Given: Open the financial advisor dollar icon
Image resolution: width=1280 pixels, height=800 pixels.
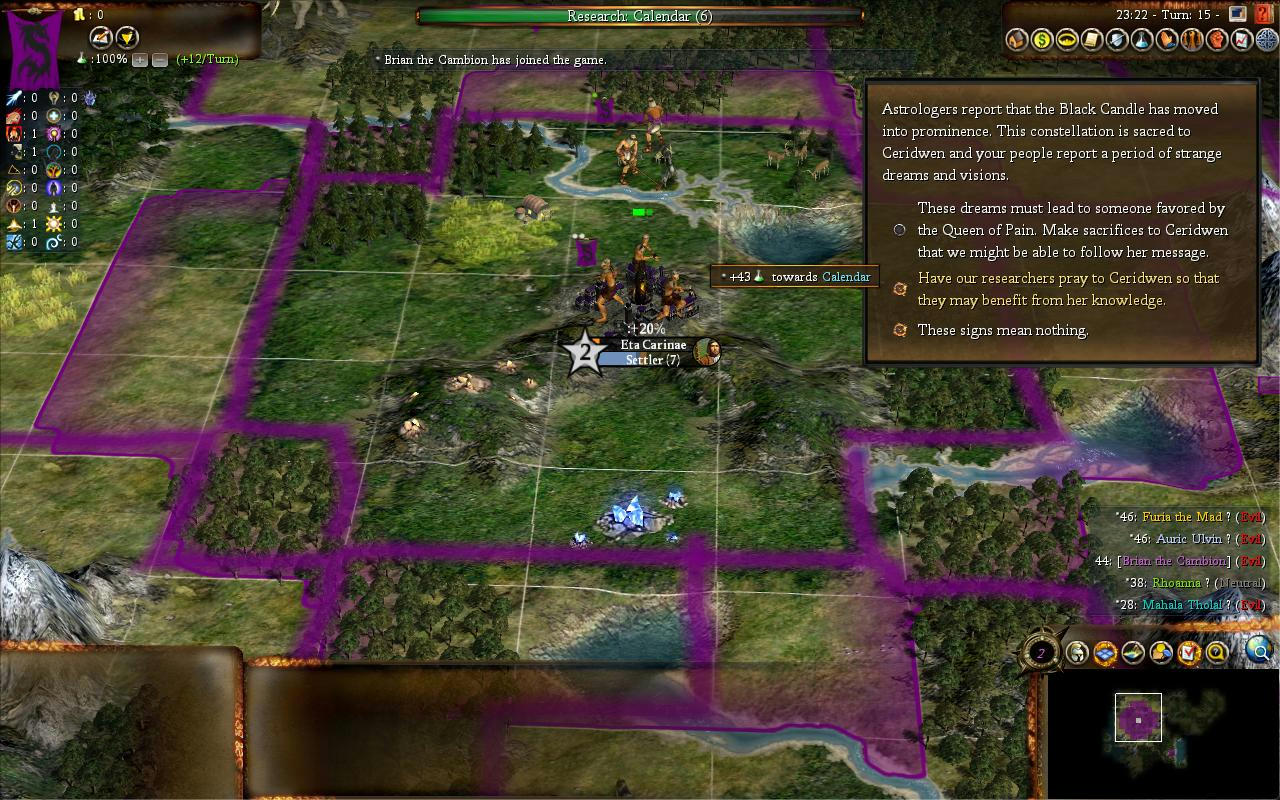Looking at the screenshot, I should point(1042,40).
